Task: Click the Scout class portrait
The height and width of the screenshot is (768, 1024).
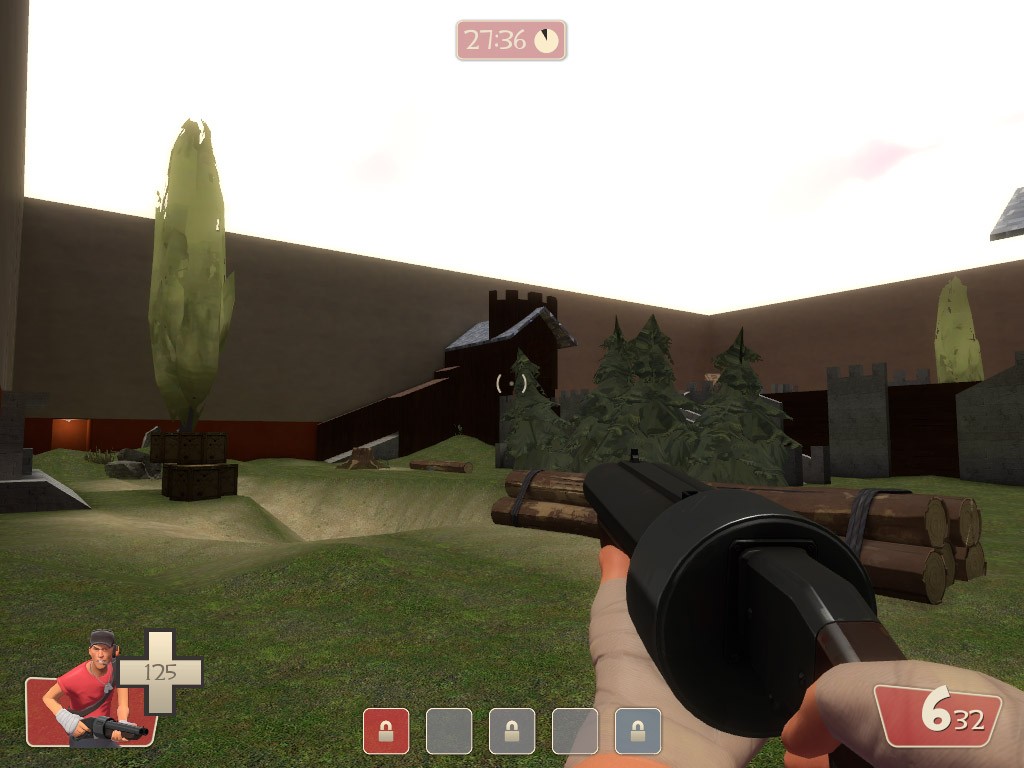Action: 92,690
